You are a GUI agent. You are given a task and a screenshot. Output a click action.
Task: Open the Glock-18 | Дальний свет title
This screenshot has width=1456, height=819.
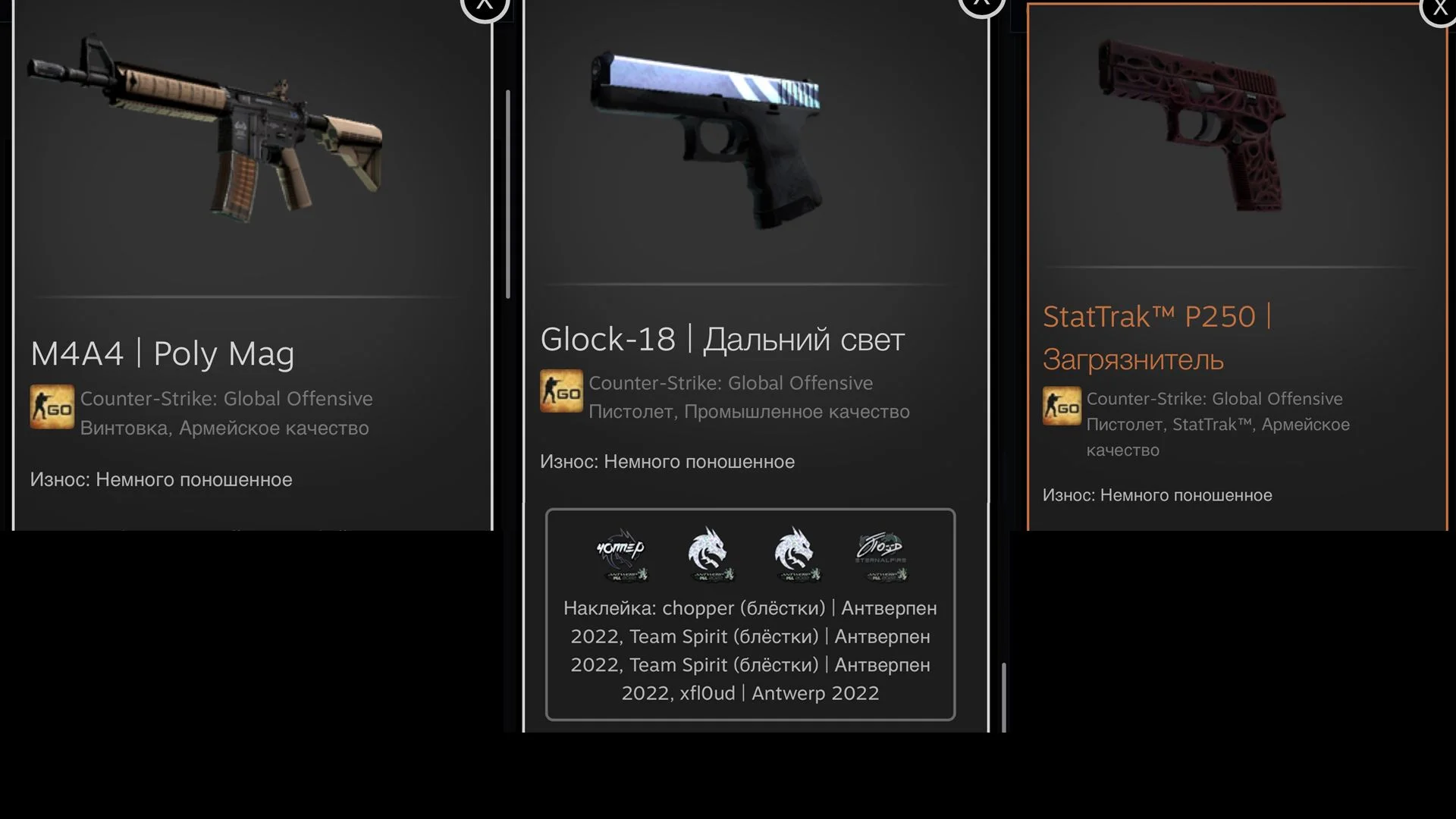[x=722, y=339]
